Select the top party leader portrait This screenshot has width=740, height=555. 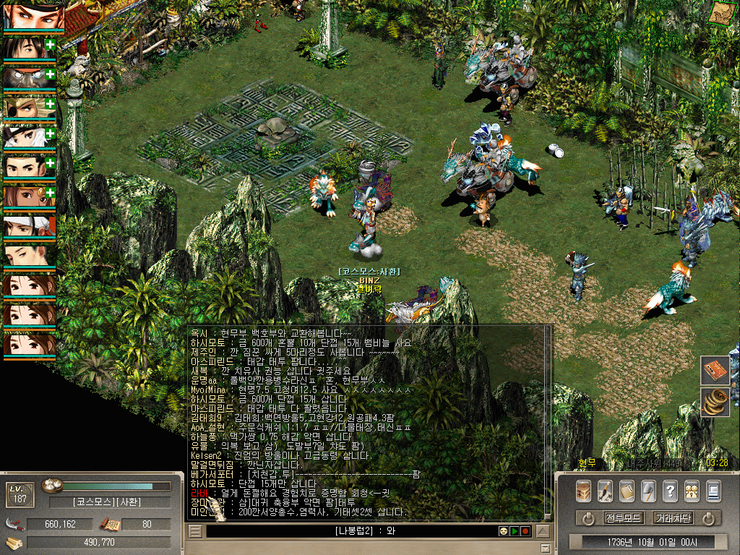pyautogui.click(x=32, y=16)
